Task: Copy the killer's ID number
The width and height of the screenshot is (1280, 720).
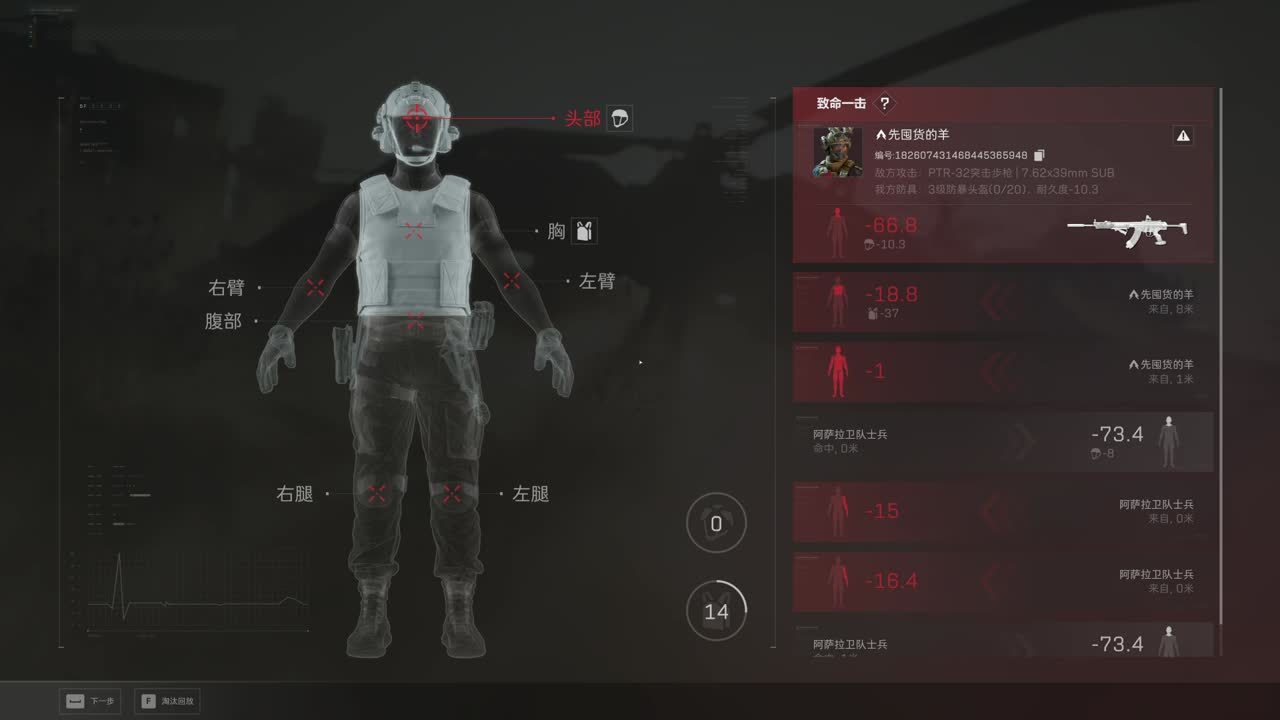Action: pos(1039,155)
